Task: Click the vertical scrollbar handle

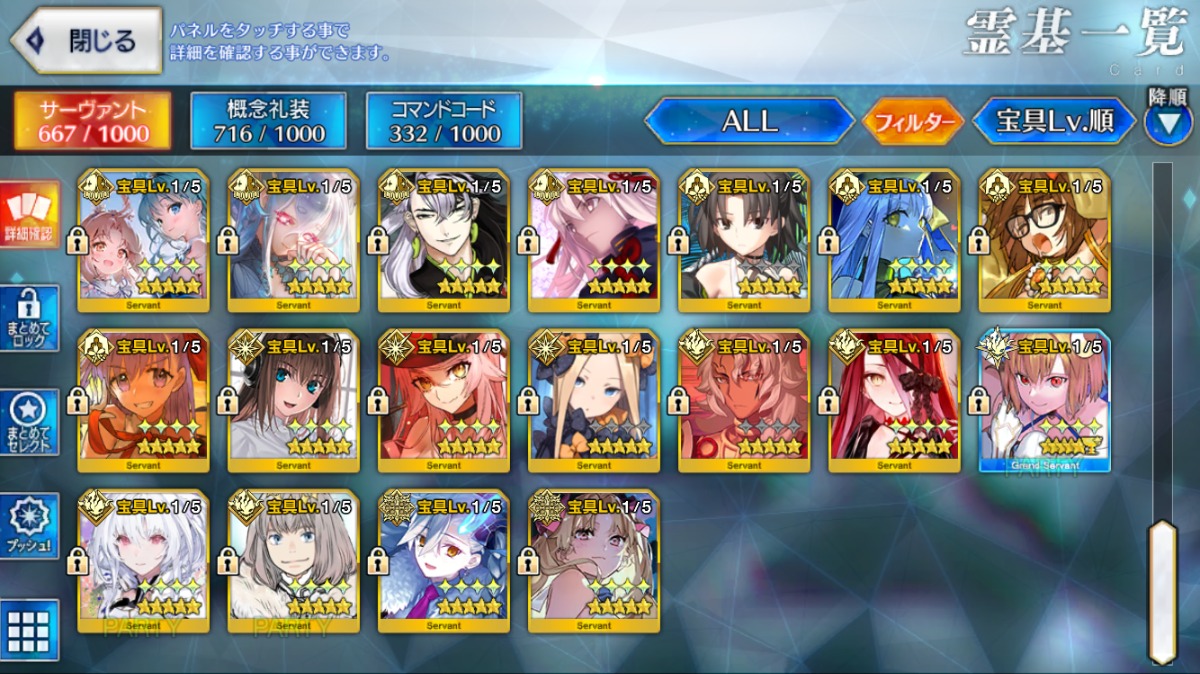Action: click(1161, 590)
